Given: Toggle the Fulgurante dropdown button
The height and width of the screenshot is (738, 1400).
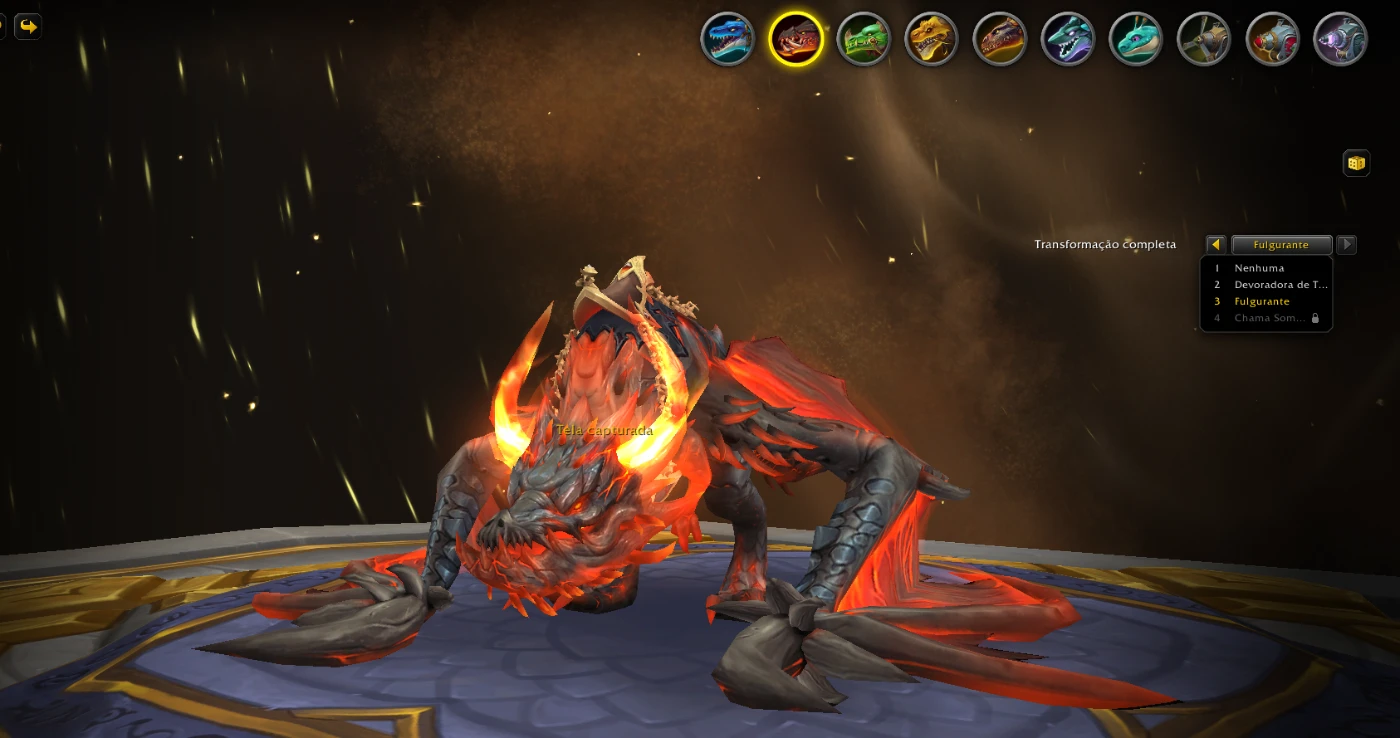Looking at the screenshot, I should pos(1281,245).
